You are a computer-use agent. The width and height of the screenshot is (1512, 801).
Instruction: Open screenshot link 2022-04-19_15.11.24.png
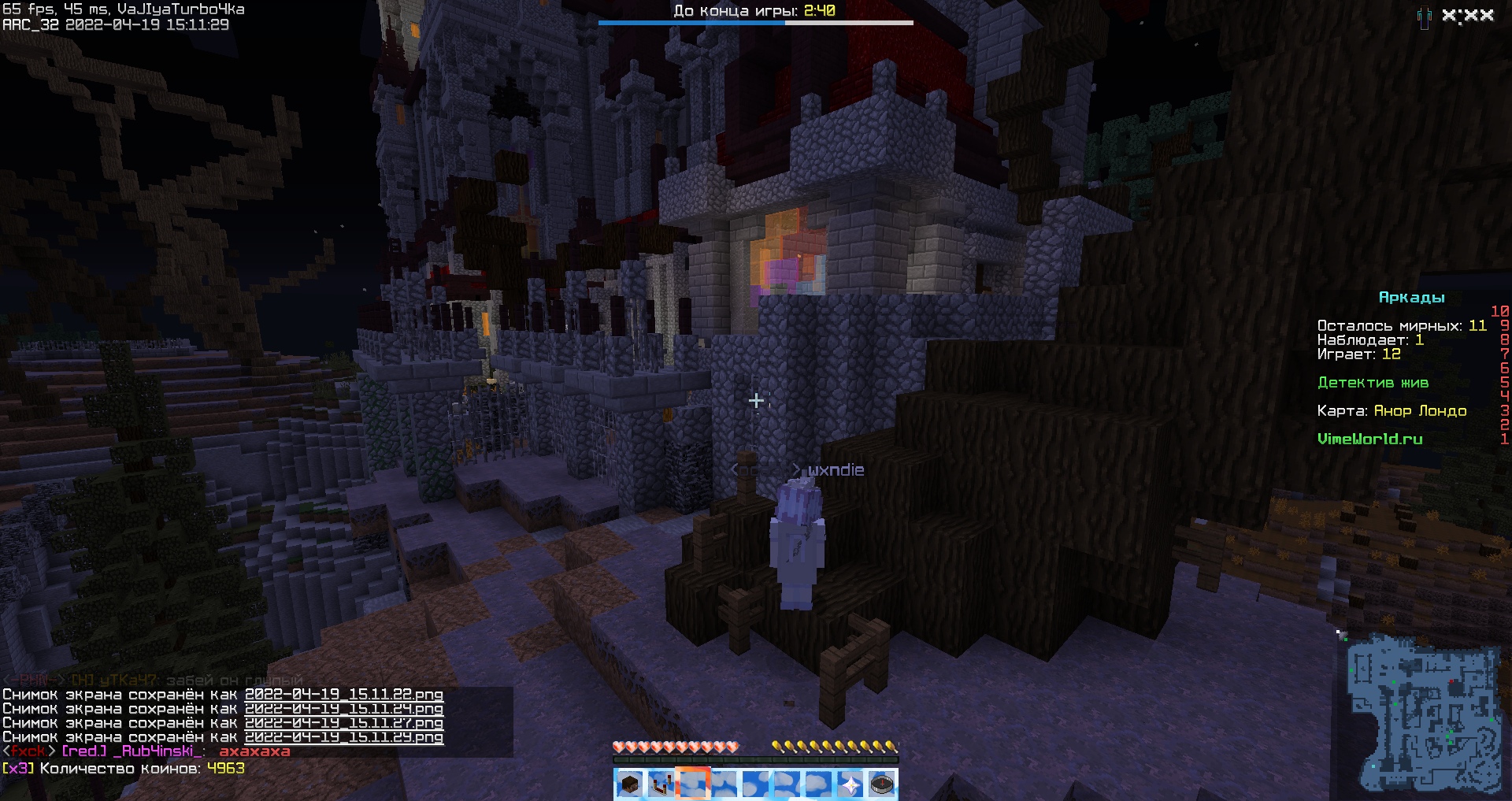(x=343, y=709)
